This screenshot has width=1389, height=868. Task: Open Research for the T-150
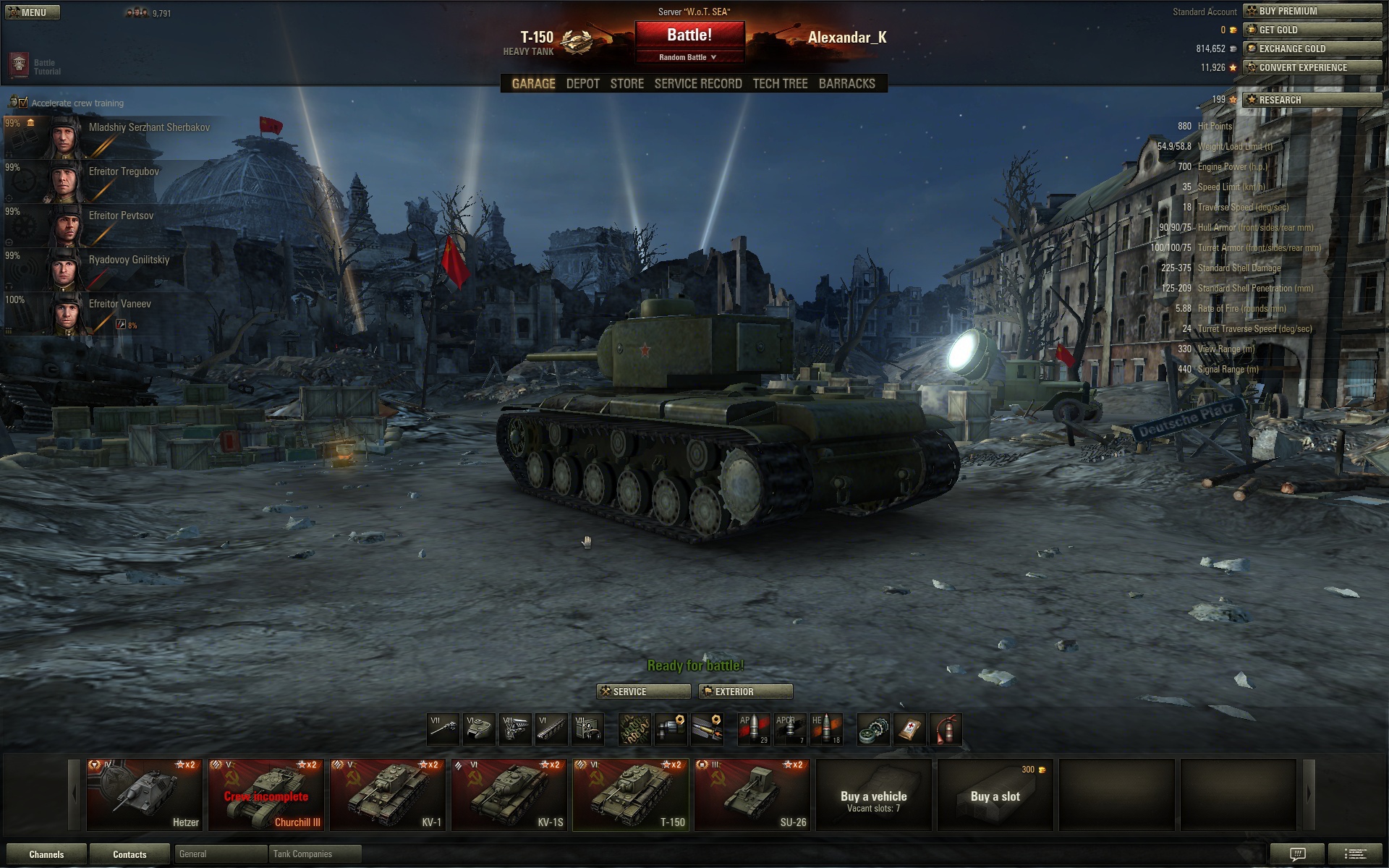(1312, 100)
